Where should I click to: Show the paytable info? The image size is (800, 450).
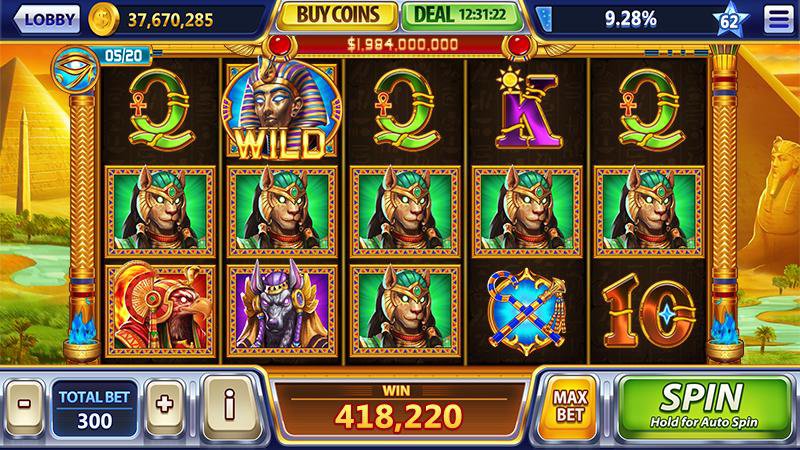click(229, 405)
